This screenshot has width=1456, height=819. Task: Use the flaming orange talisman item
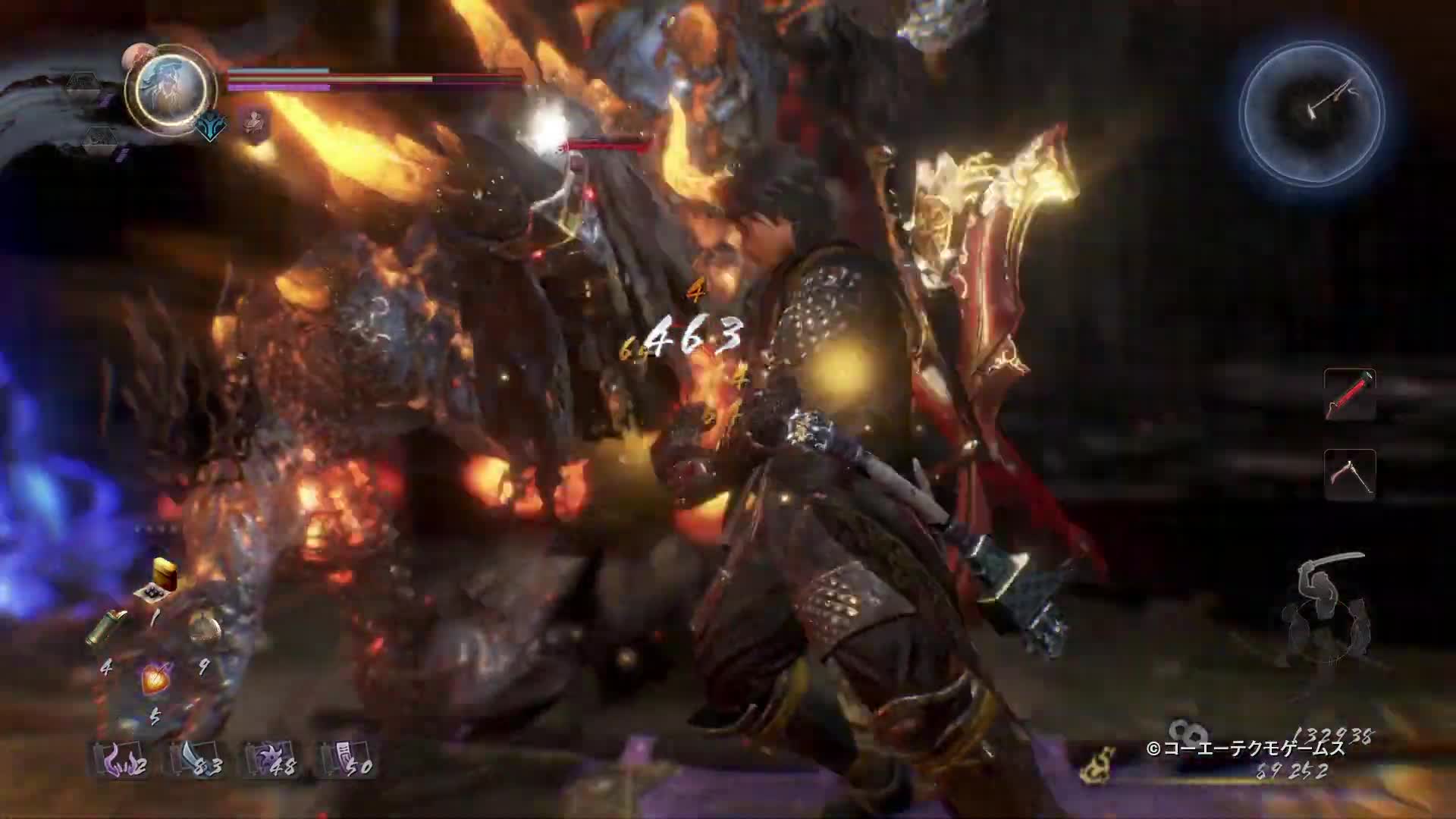pos(156,679)
